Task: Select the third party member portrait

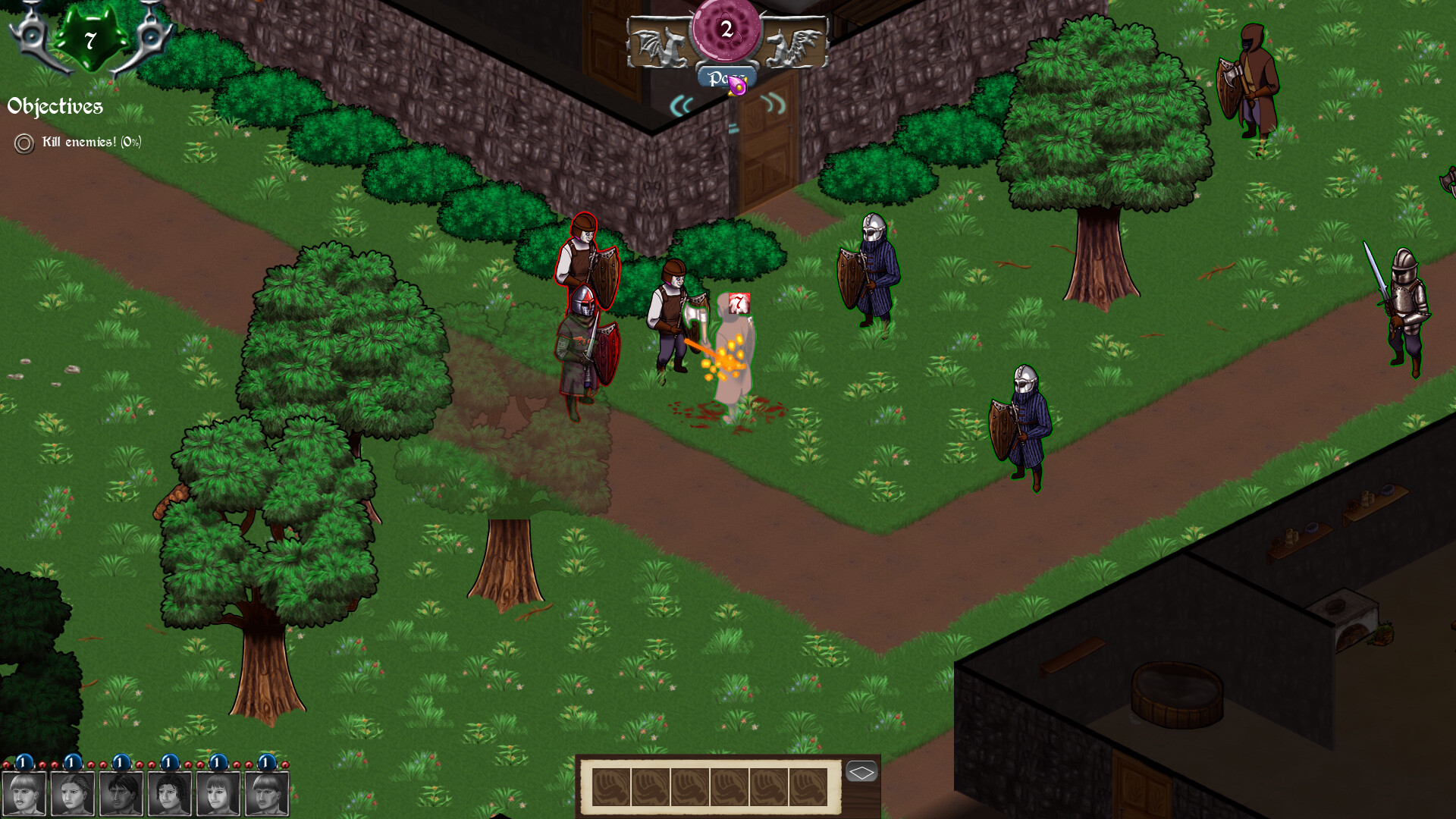Action: (121, 795)
